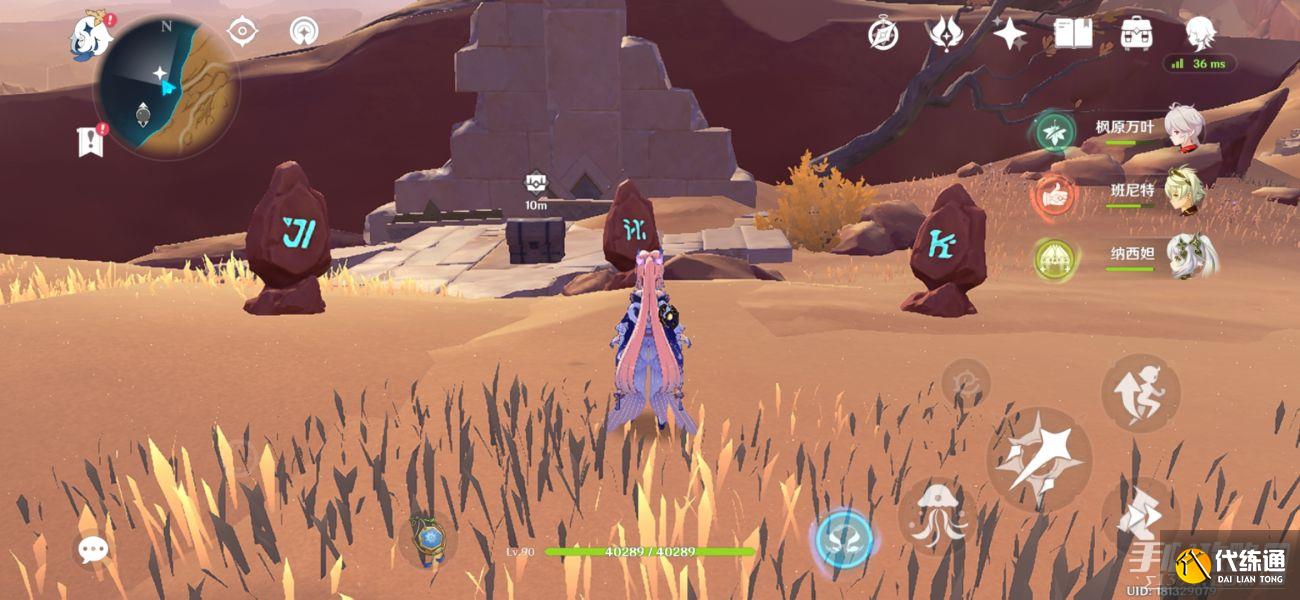Tap the target-with-star icon beside the minimap
The width and height of the screenshot is (1300, 600).
click(240, 32)
